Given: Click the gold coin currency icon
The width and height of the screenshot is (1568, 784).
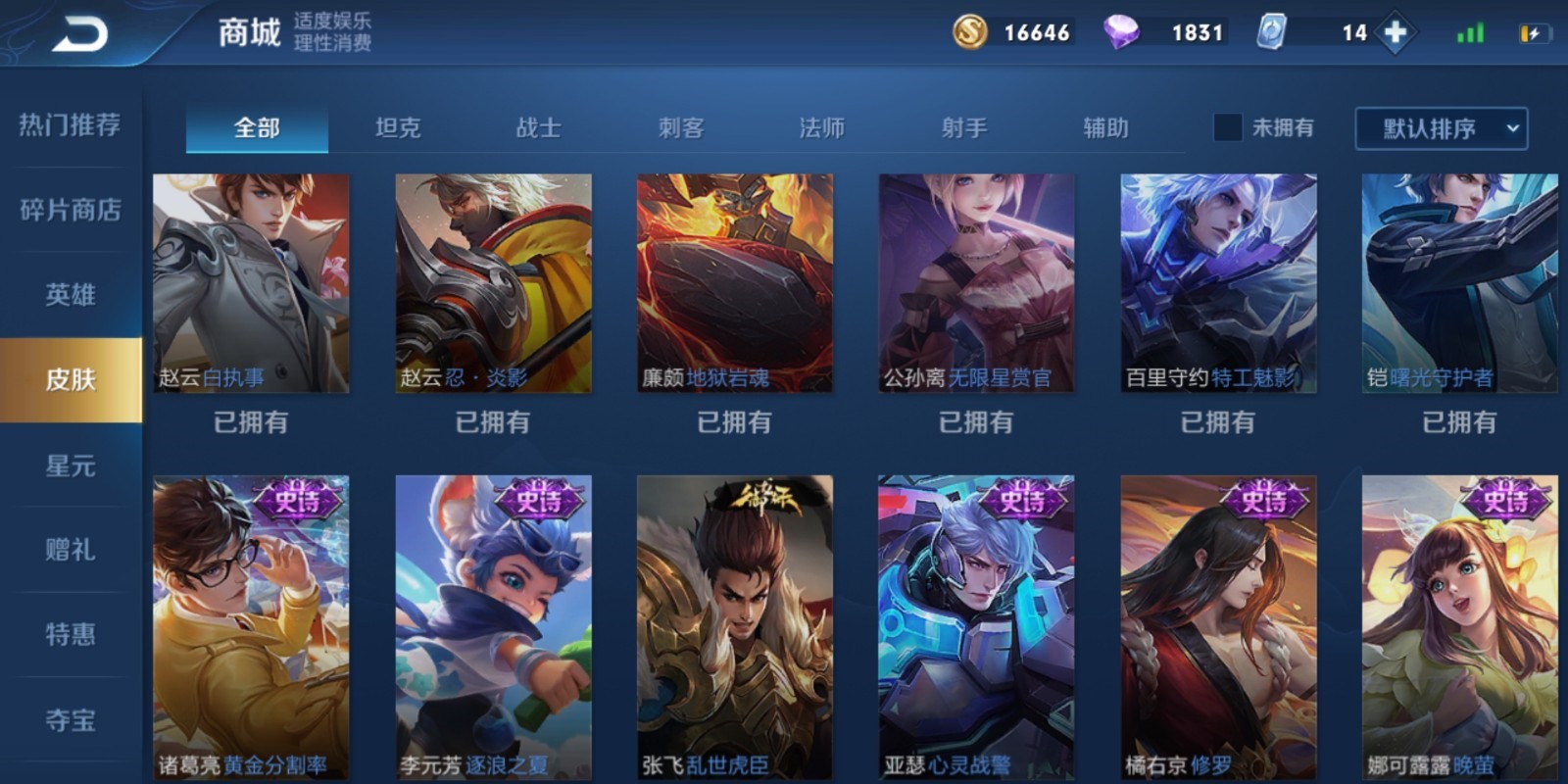Looking at the screenshot, I should (970, 32).
